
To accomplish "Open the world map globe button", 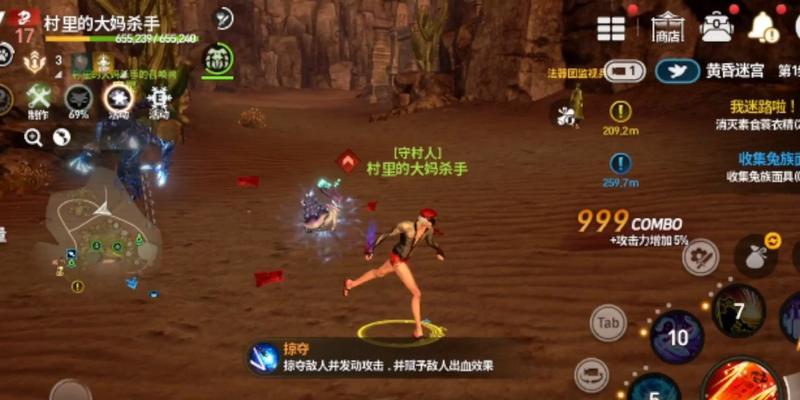I will 61,137.
